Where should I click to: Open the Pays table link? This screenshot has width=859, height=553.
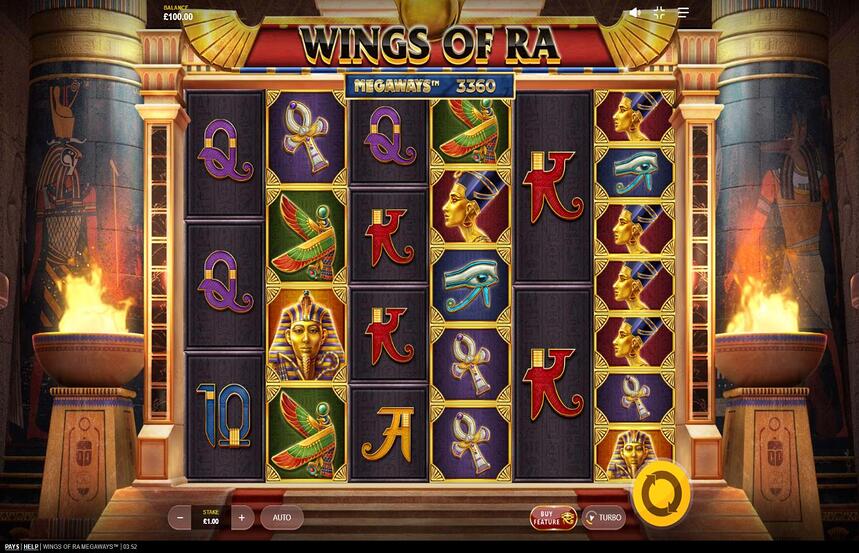pyautogui.click(x=11, y=547)
